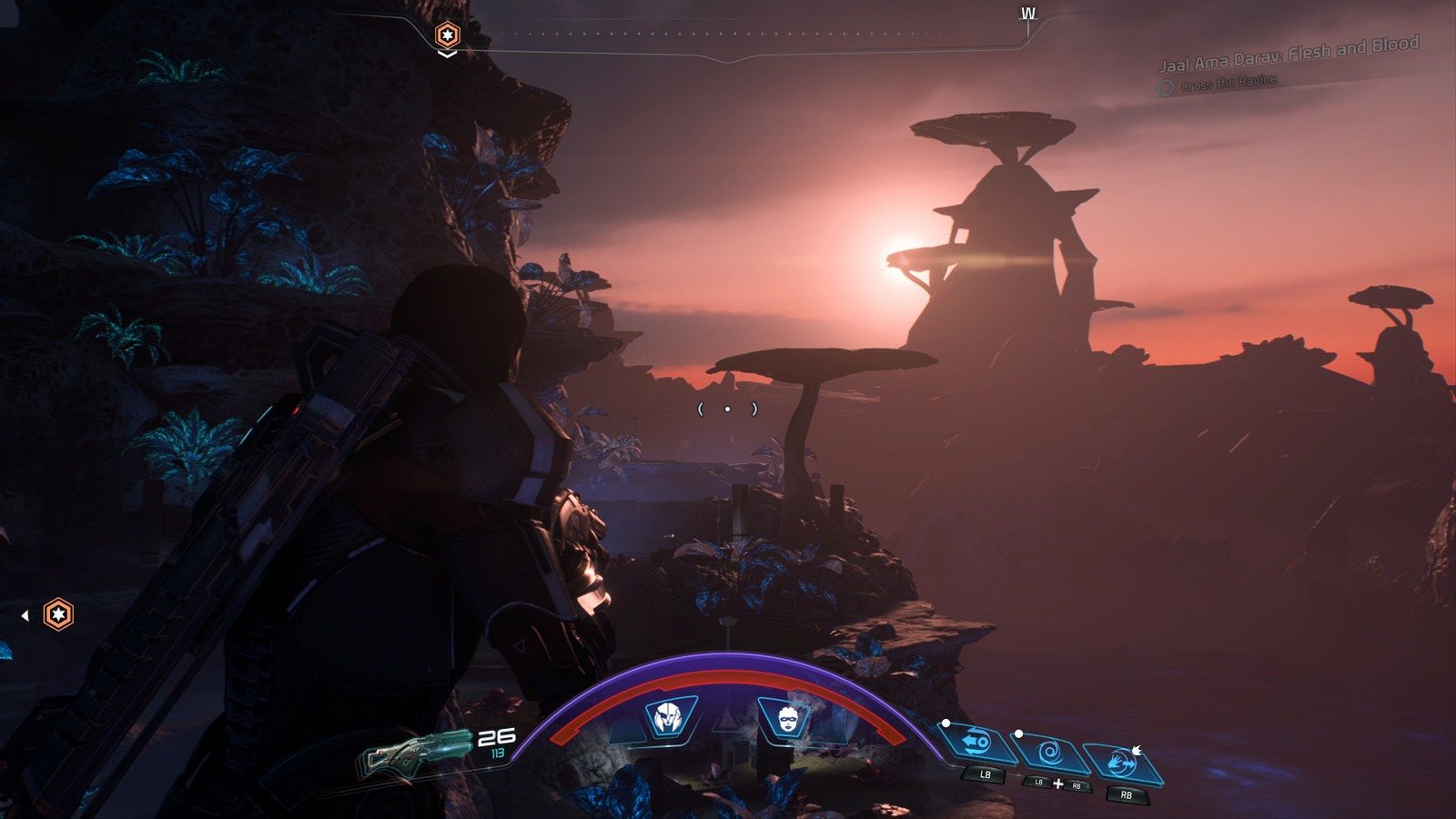This screenshot has width=1456, height=819.
Task: Click the off-screen objective hexagon marker
Action: pyautogui.click(x=58, y=614)
